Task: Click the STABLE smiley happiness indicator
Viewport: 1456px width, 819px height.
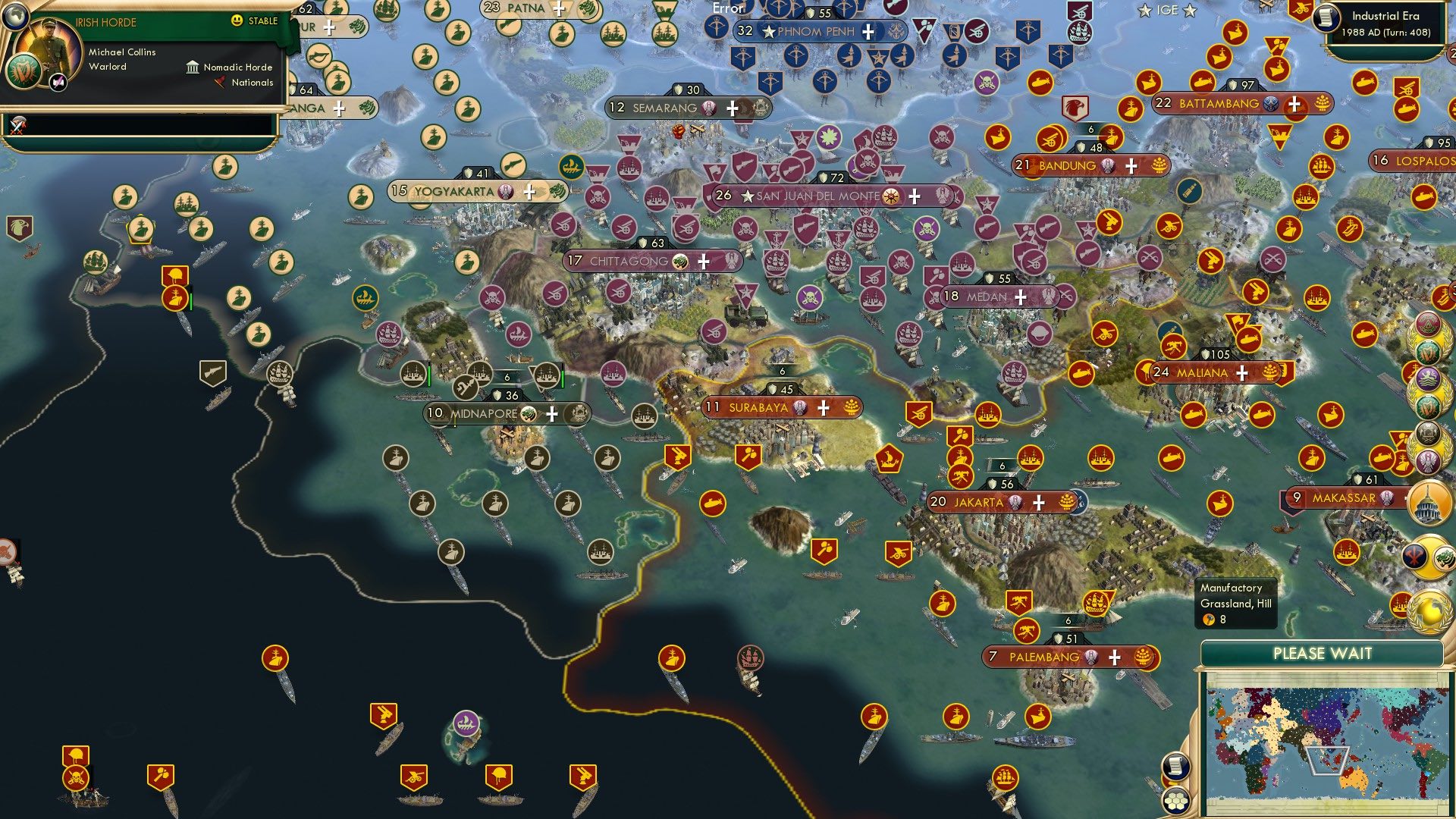Action: click(x=238, y=21)
